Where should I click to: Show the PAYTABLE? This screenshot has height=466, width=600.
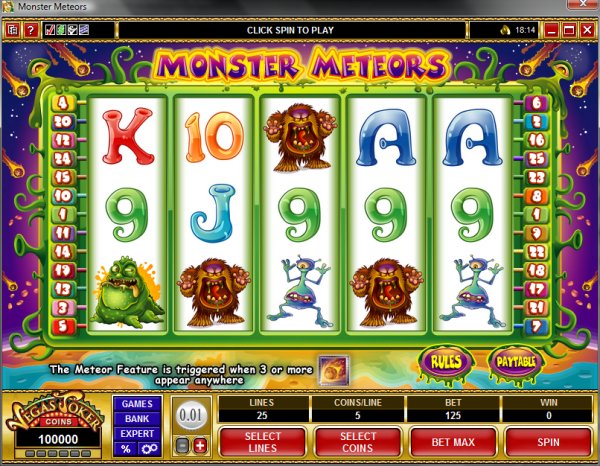(x=512, y=359)
